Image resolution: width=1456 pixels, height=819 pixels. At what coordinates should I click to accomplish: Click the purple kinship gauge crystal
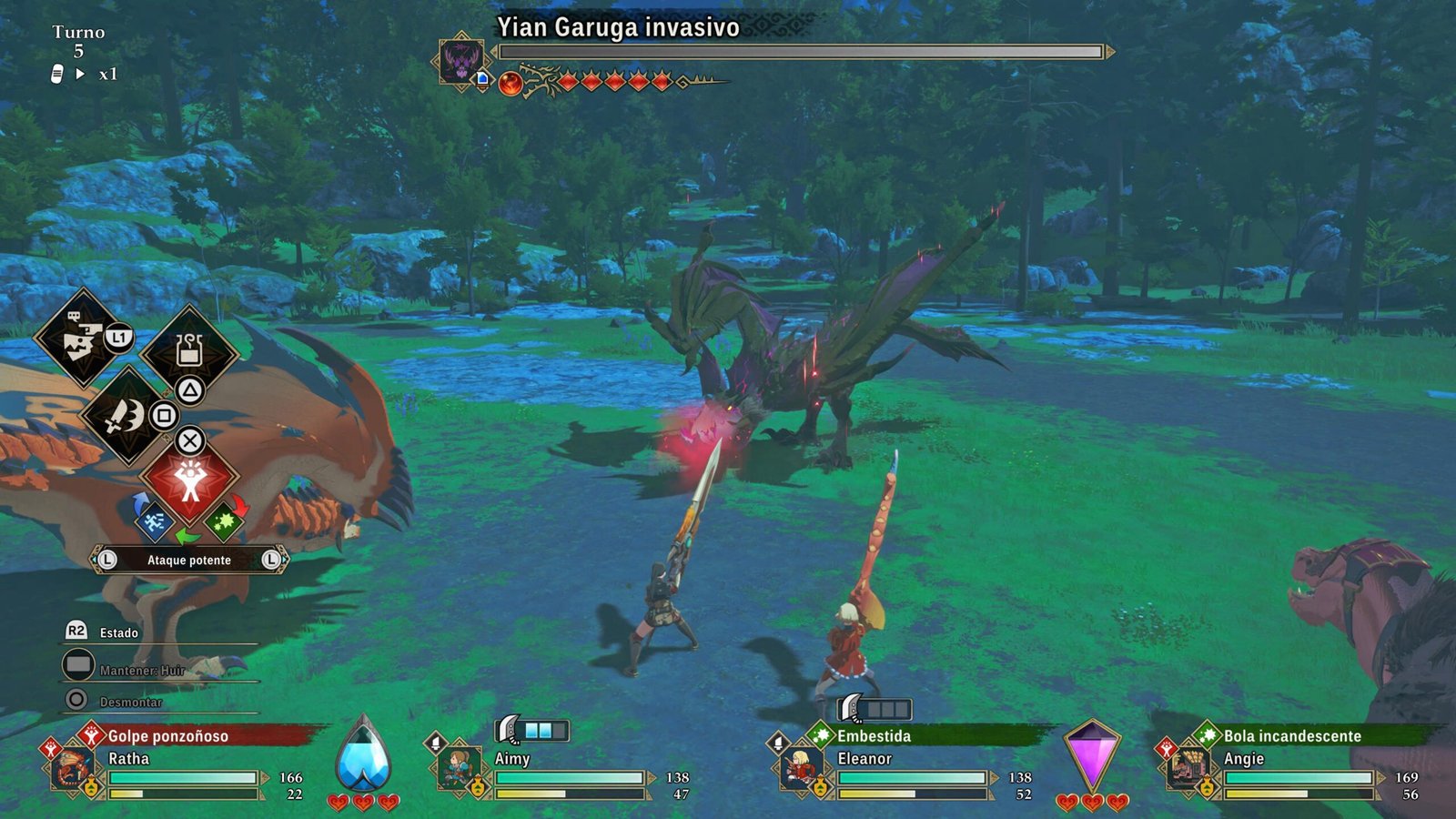click(1091, 755)
